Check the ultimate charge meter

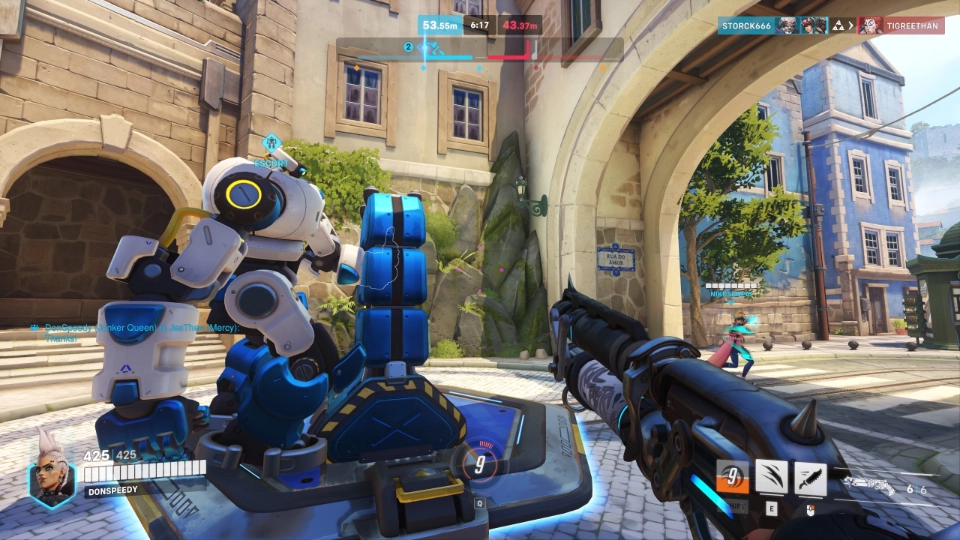point(479,463)
